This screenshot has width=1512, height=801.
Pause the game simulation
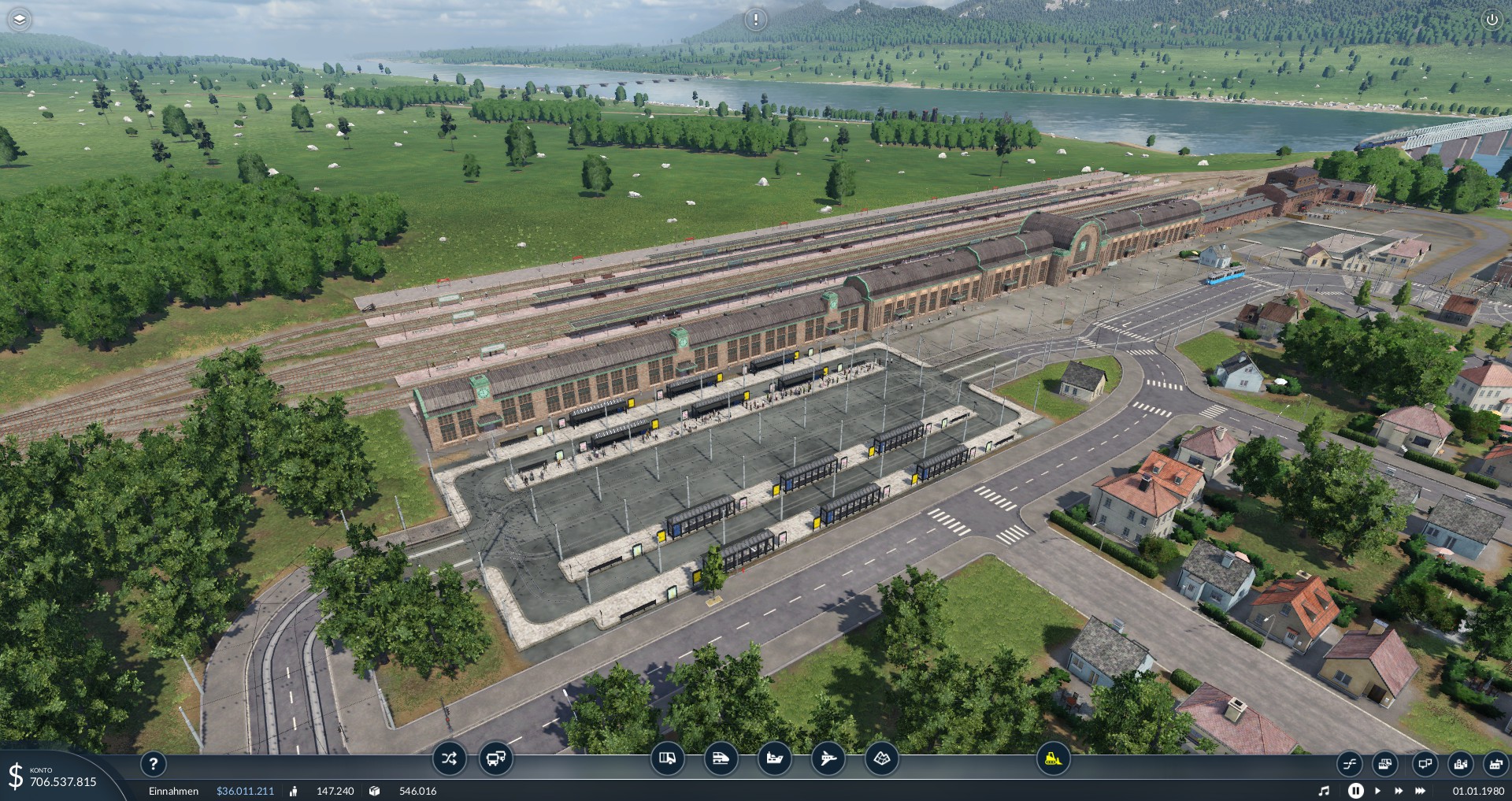pos(1355,791)
